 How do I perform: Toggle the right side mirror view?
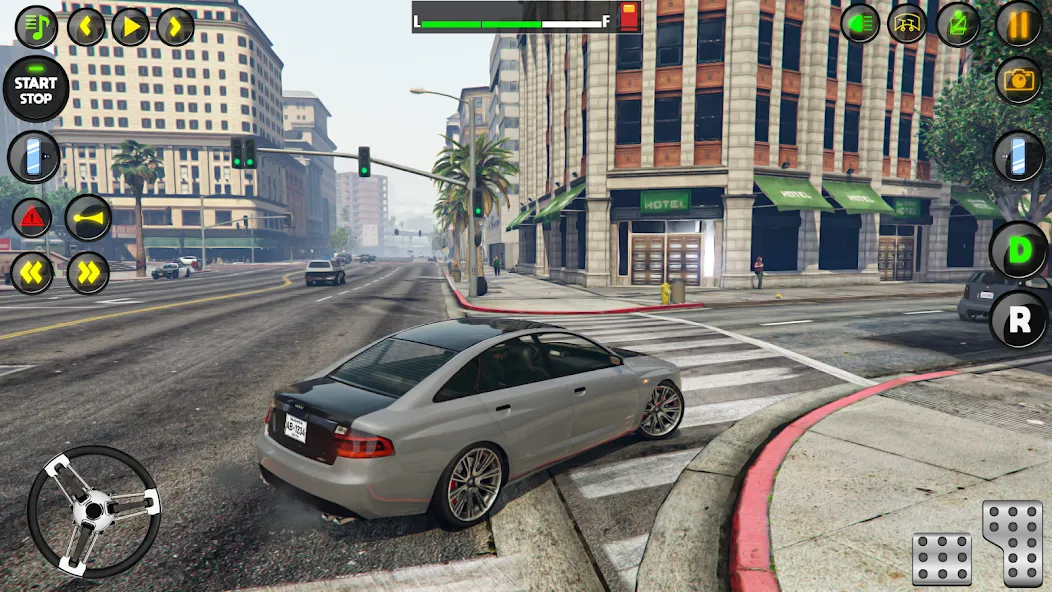[x=1018, y=157]
